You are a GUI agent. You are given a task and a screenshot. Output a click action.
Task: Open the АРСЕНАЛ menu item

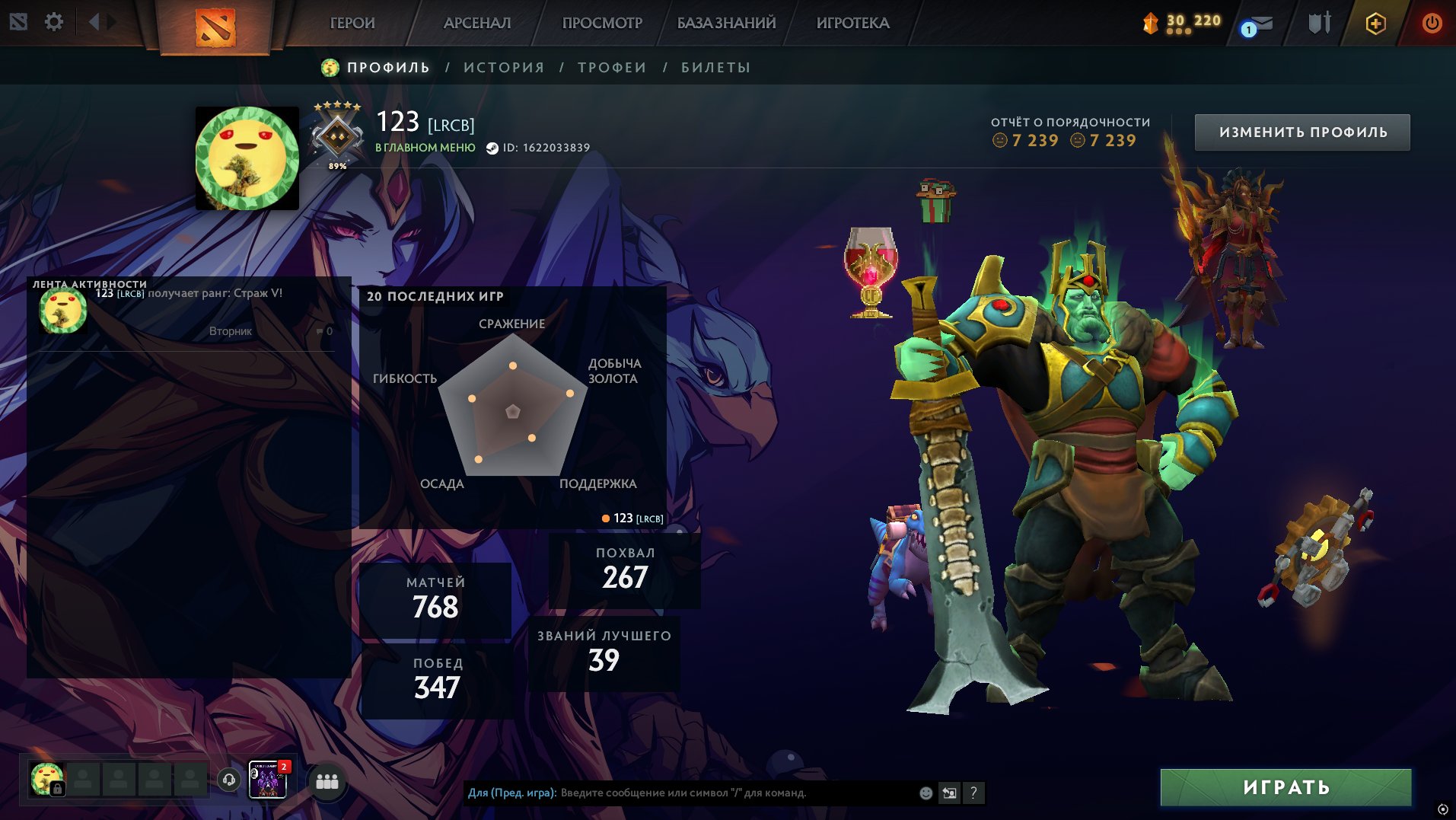476,23
